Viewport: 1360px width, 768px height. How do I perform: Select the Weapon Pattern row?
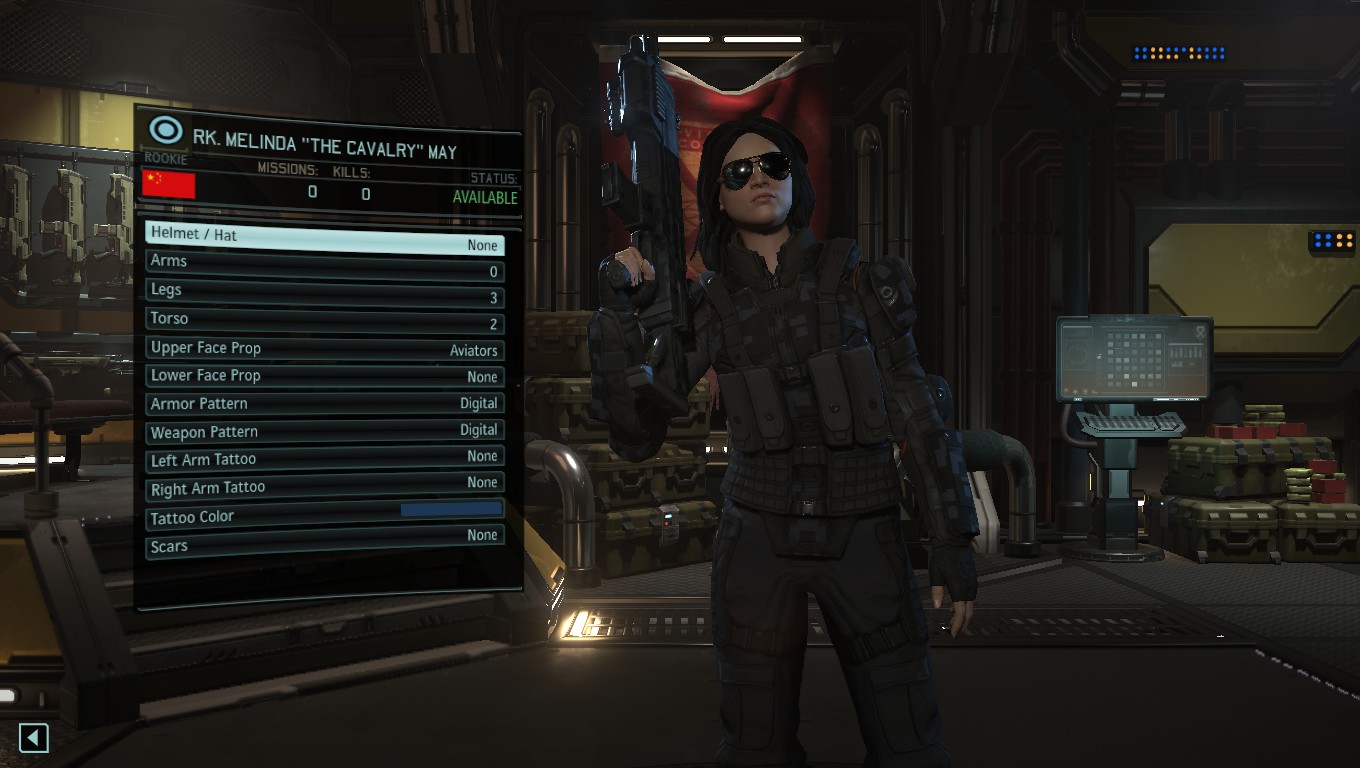(324, 432)
